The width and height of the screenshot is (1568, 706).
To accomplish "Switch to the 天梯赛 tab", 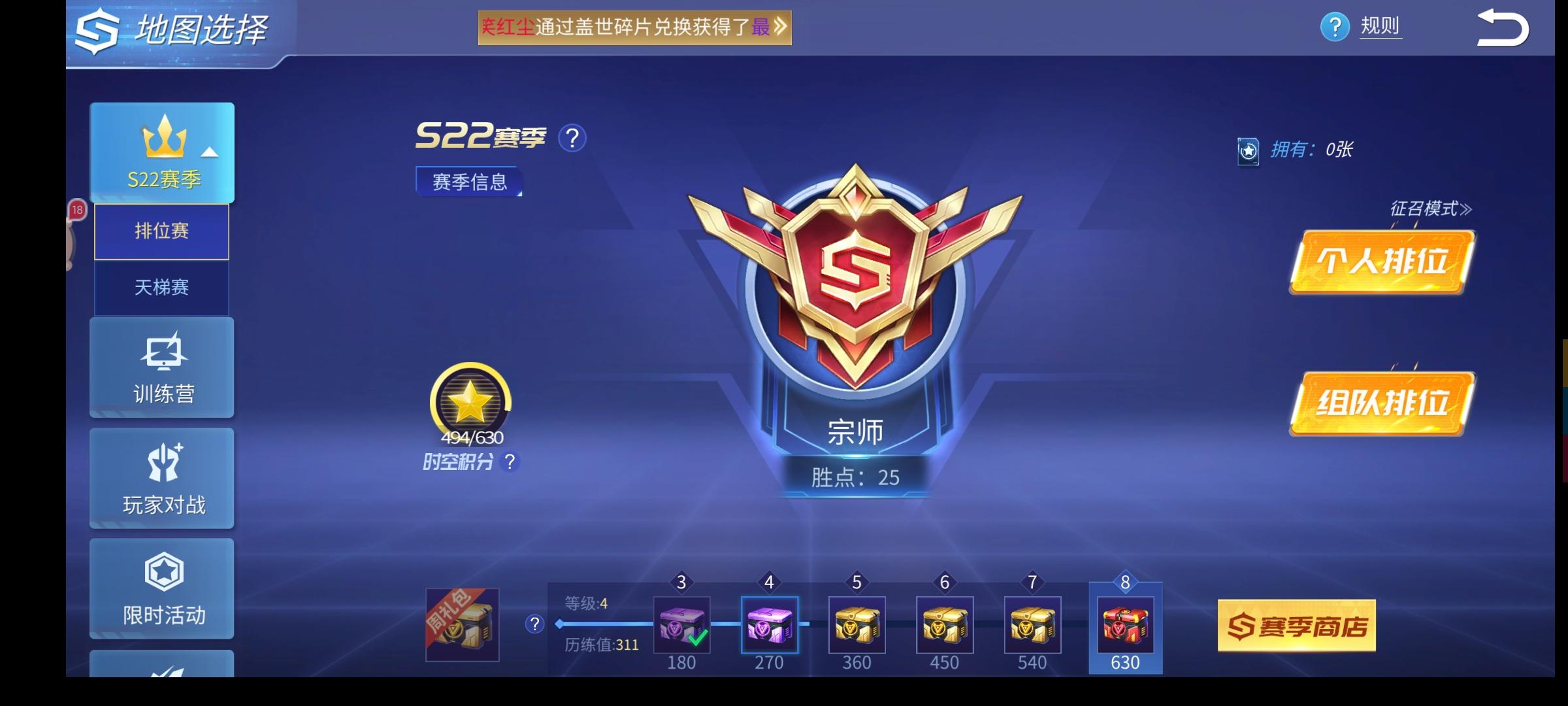I will 161,288.
